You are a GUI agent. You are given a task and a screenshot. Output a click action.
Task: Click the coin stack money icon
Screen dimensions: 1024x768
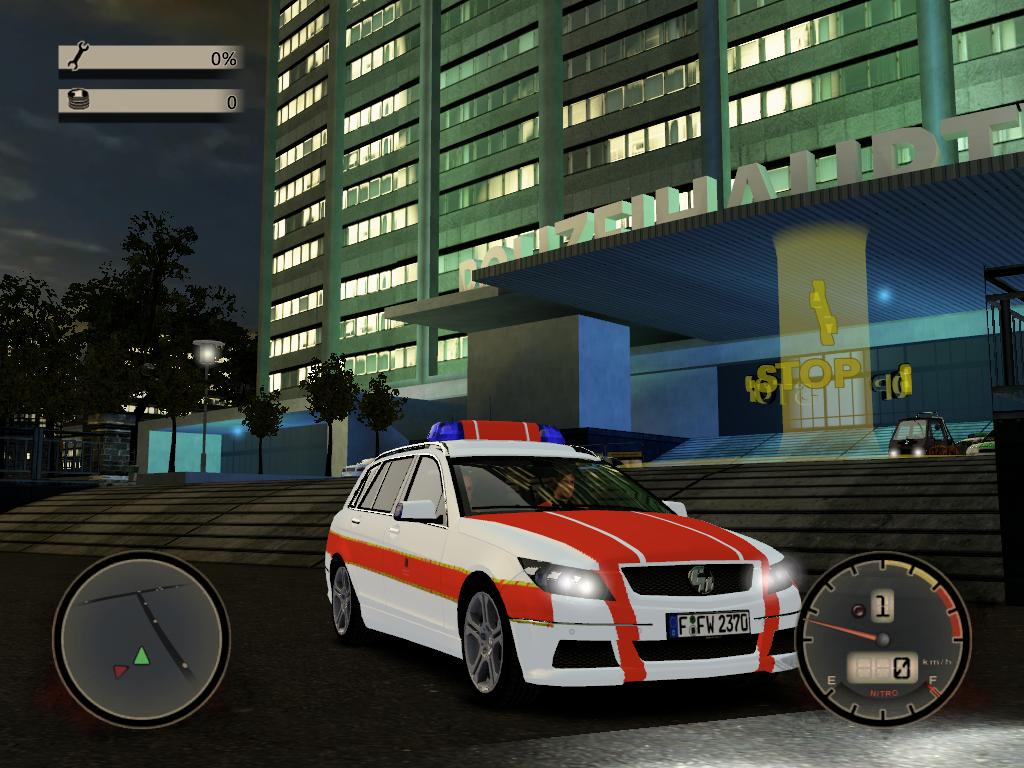78,100
